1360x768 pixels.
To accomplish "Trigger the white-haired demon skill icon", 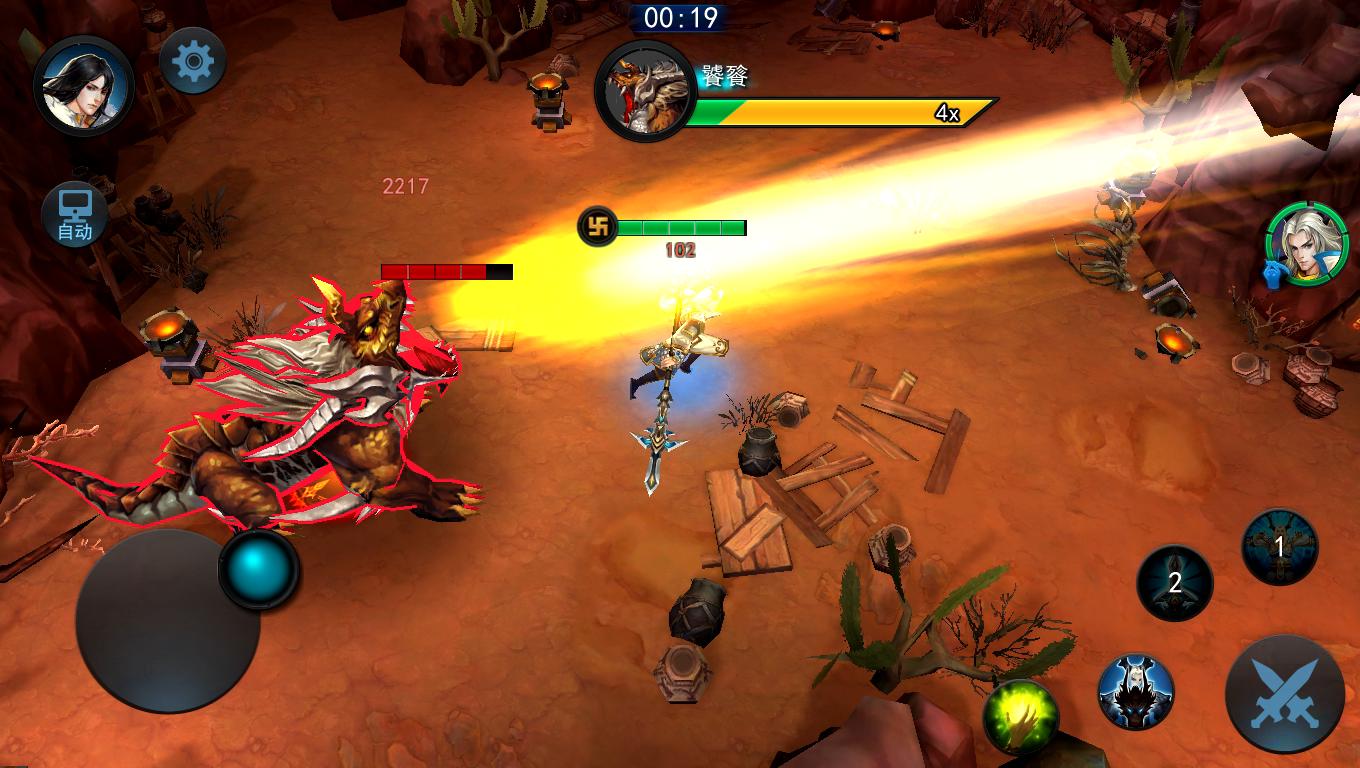I will pyautogui.click(x=1136, y=691).
